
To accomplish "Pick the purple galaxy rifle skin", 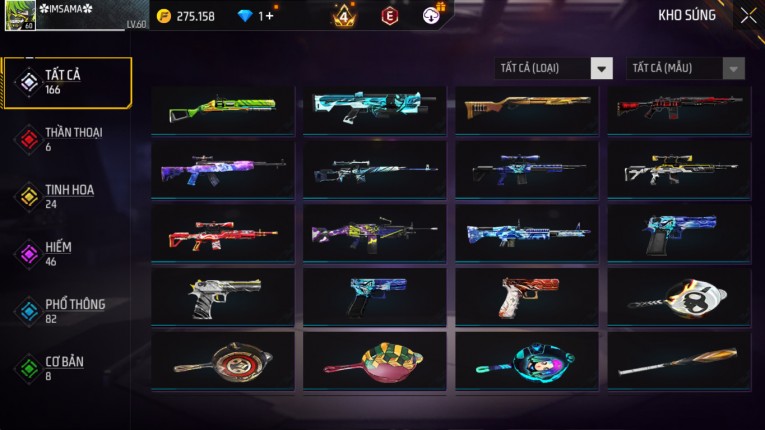I will point(223,170).
